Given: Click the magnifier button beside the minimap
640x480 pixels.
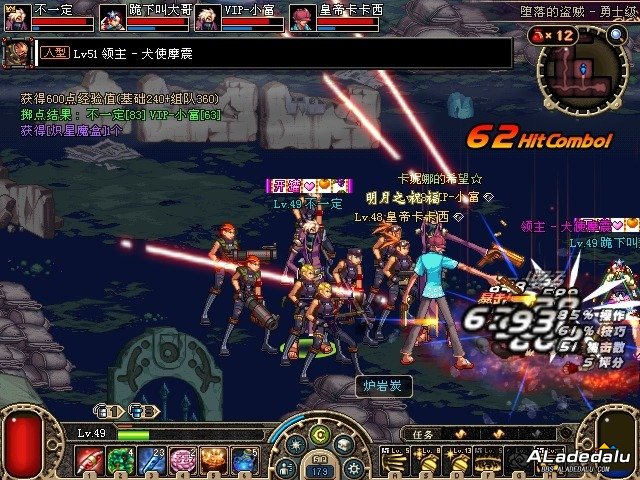Looking at the screenshot, I should coord(616,35).
